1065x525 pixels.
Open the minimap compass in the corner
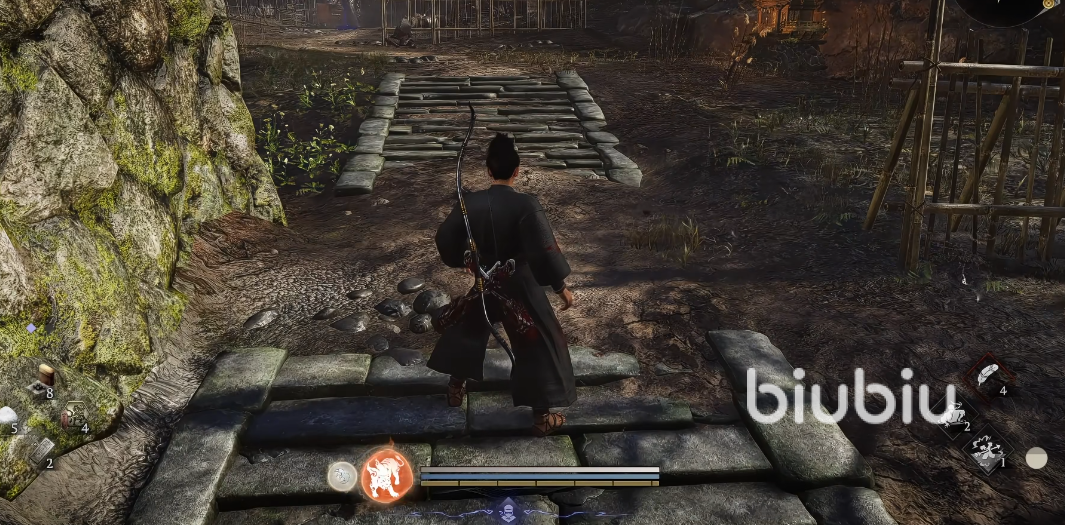tap(1012, 8)
